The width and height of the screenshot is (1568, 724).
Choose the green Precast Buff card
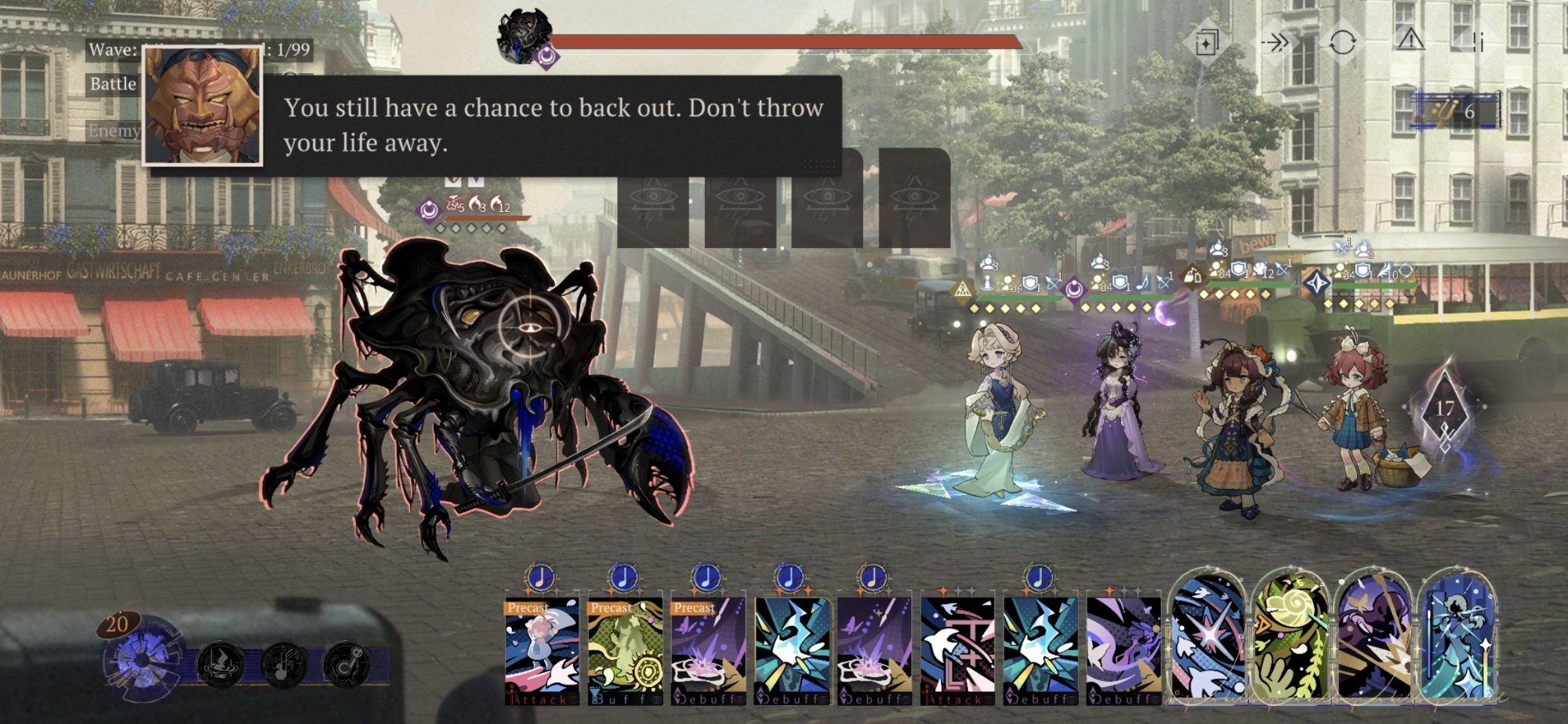click(625, 649)
